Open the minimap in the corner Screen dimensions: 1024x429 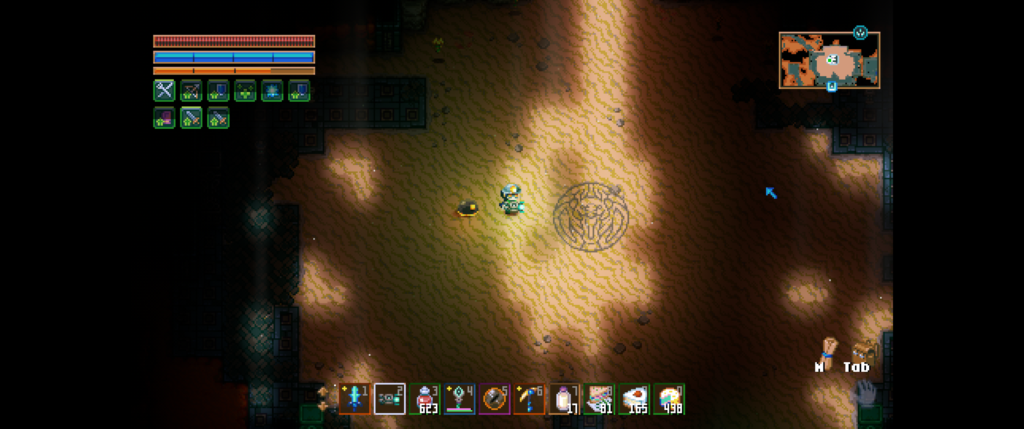pyautogui.click(x=829, y=60)
